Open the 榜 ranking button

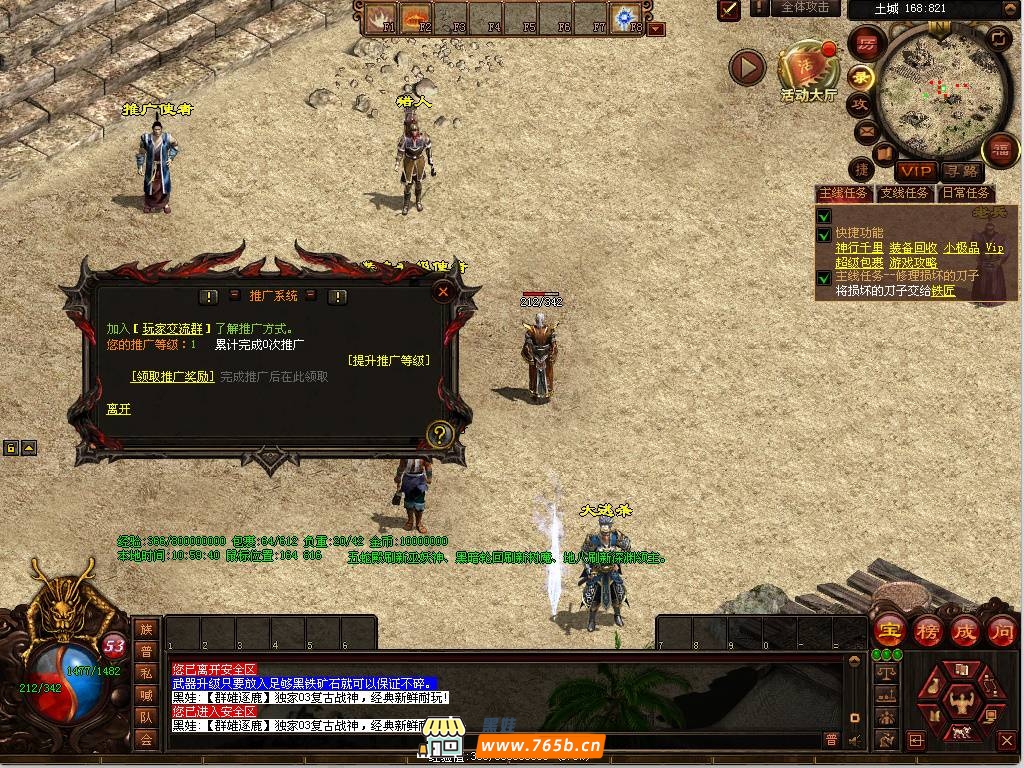(927, 631)
